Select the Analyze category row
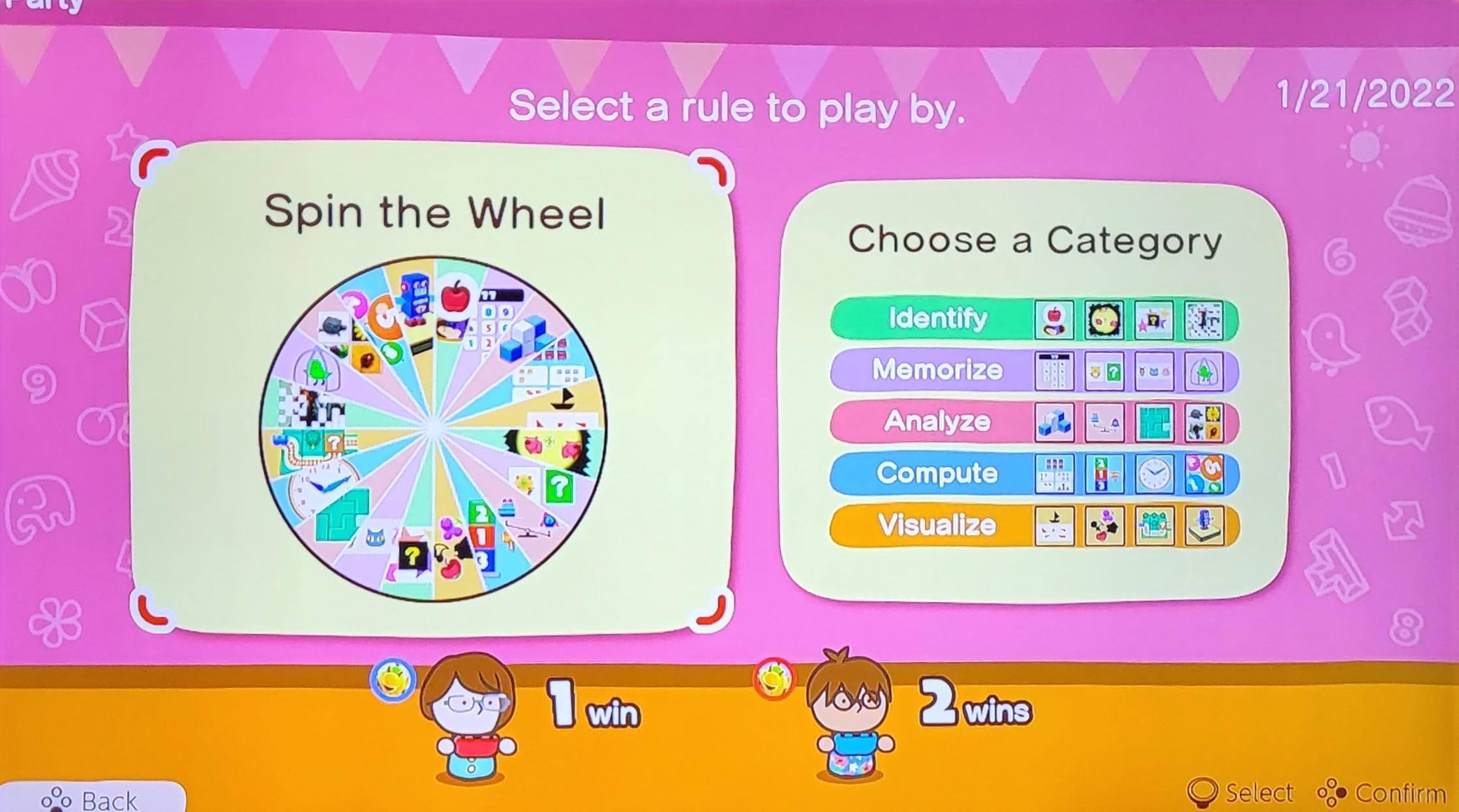 click(x=938, y=422)
